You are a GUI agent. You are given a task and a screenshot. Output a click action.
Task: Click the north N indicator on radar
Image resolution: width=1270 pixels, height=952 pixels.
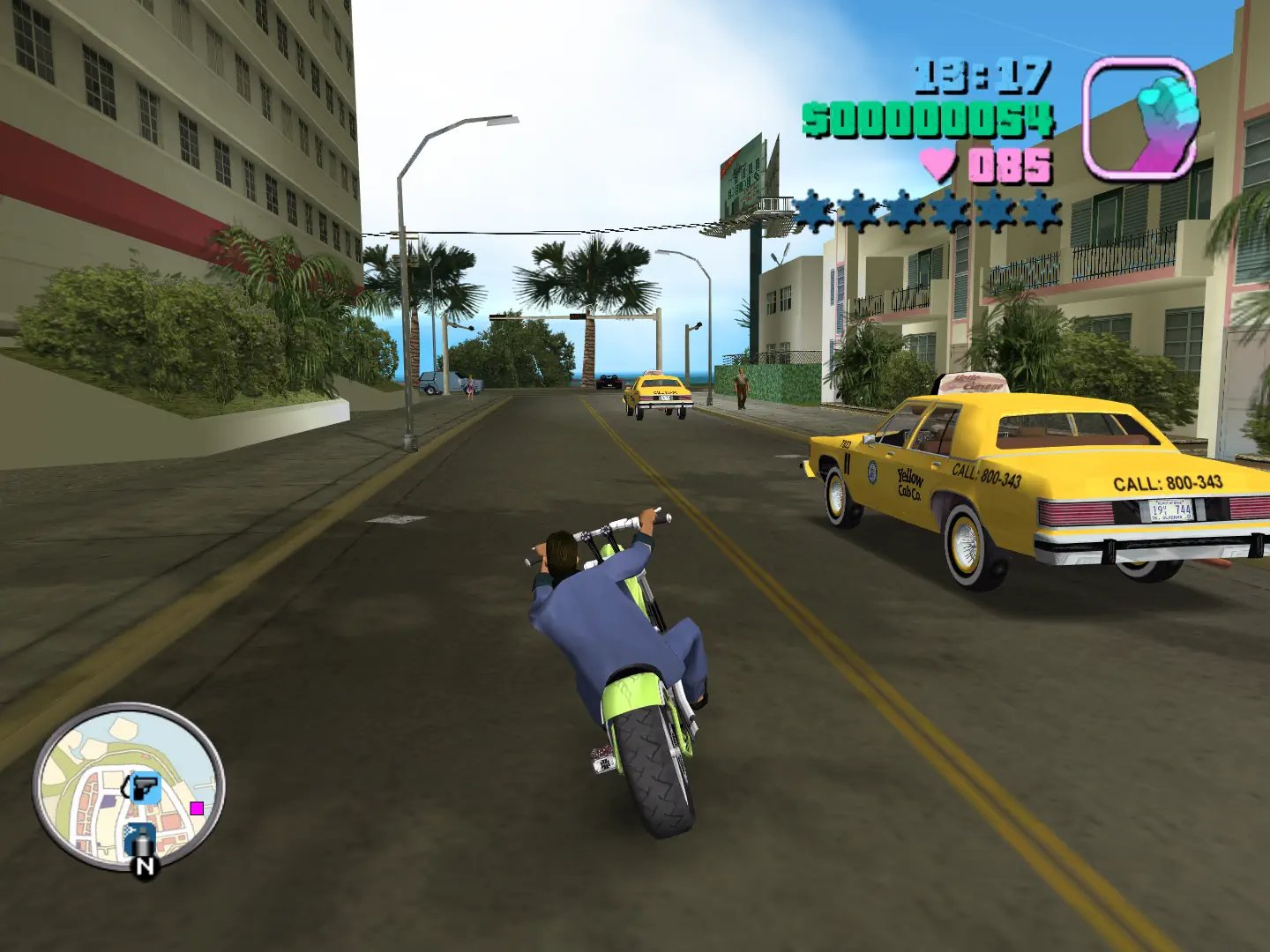click(146, 866)
